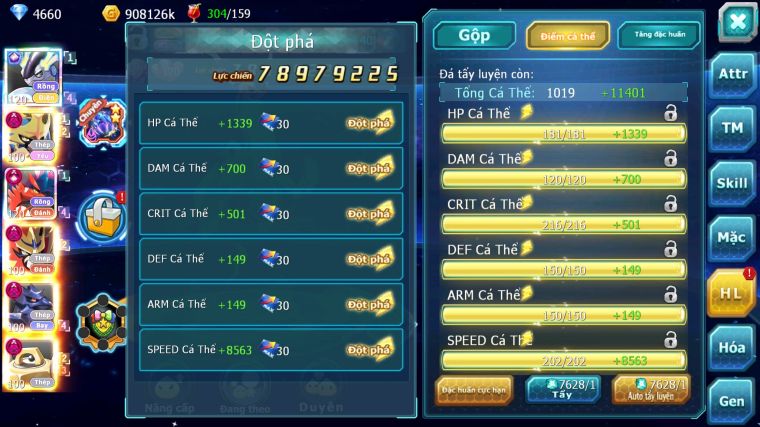Toggle the lock on HP Cá Thể
760x427 pixels.
[670, 114]
